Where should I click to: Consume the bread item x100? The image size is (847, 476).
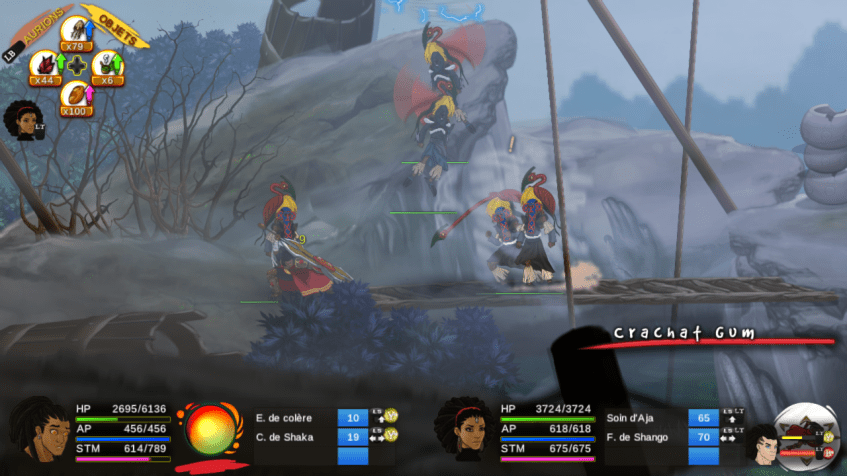76,98
